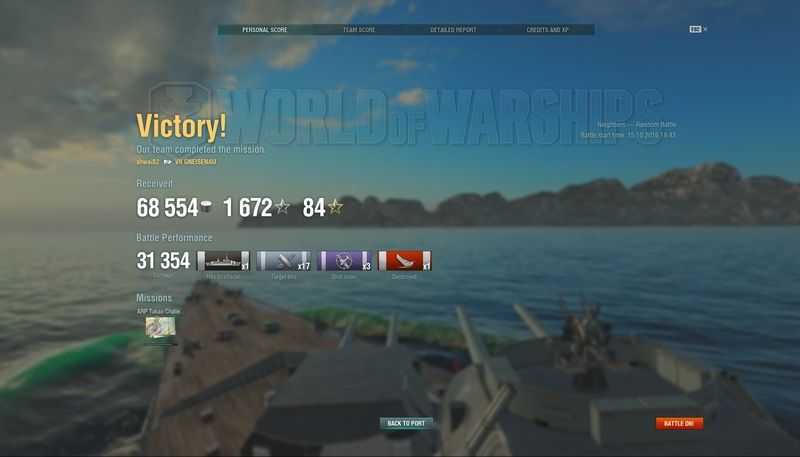The height and width of the screenshot is (457, 800).
Task: Open the Team Score tab
Action: pyautogui.click(x=359, y=30)
